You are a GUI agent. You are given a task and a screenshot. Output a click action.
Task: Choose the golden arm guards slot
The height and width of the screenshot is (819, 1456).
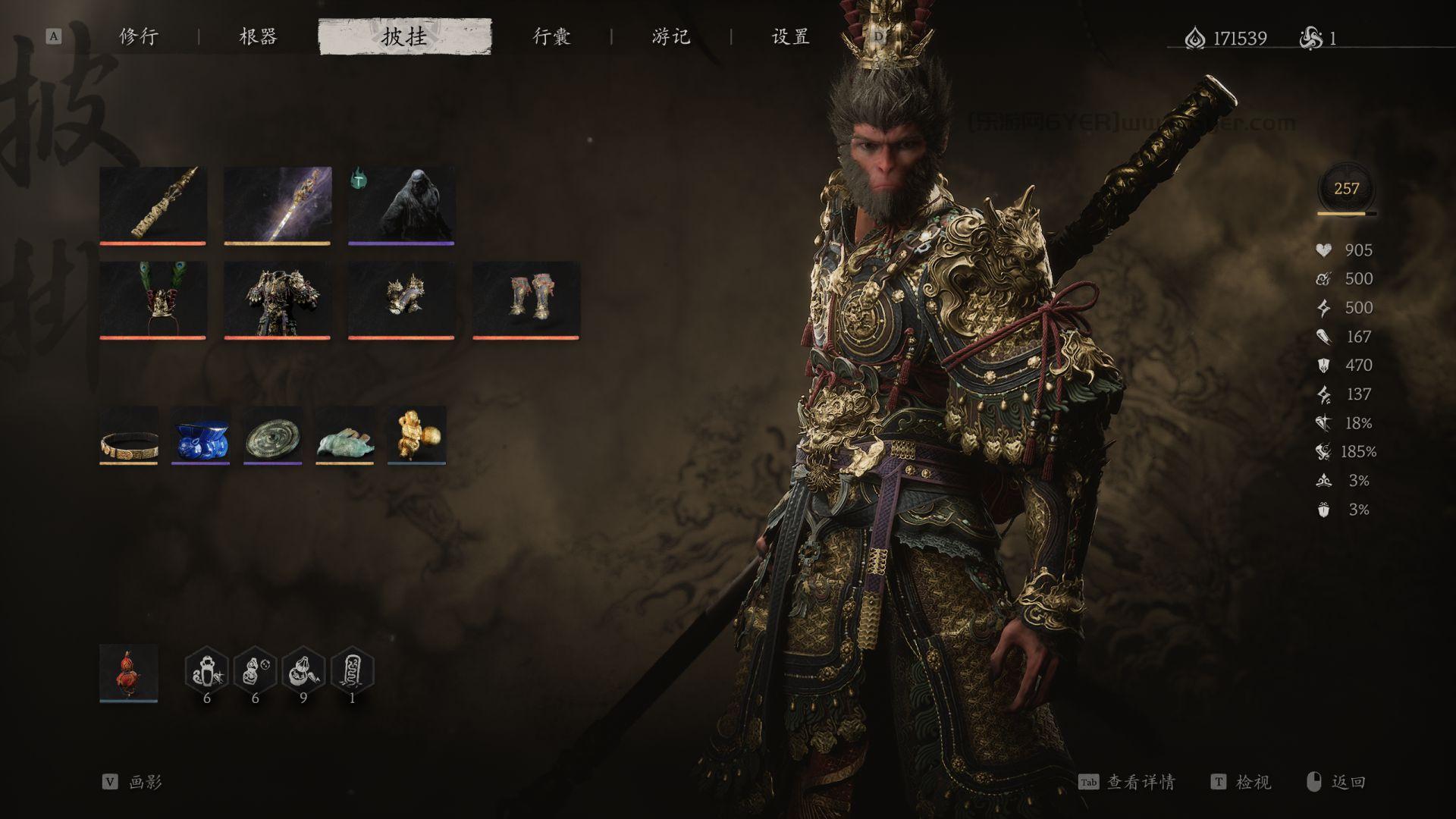pos(401,300)
